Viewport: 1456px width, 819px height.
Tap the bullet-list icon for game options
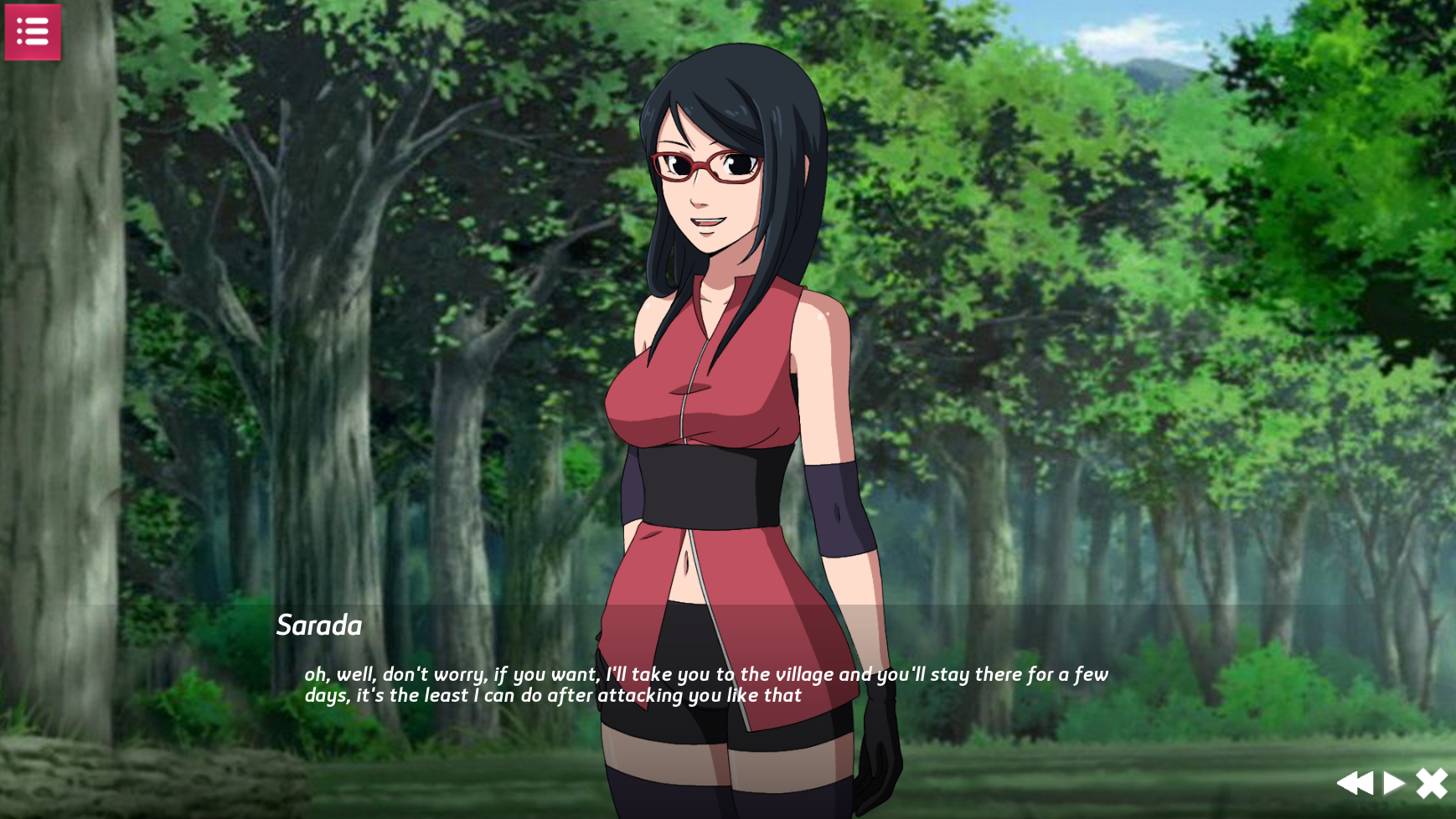[32, 31]
